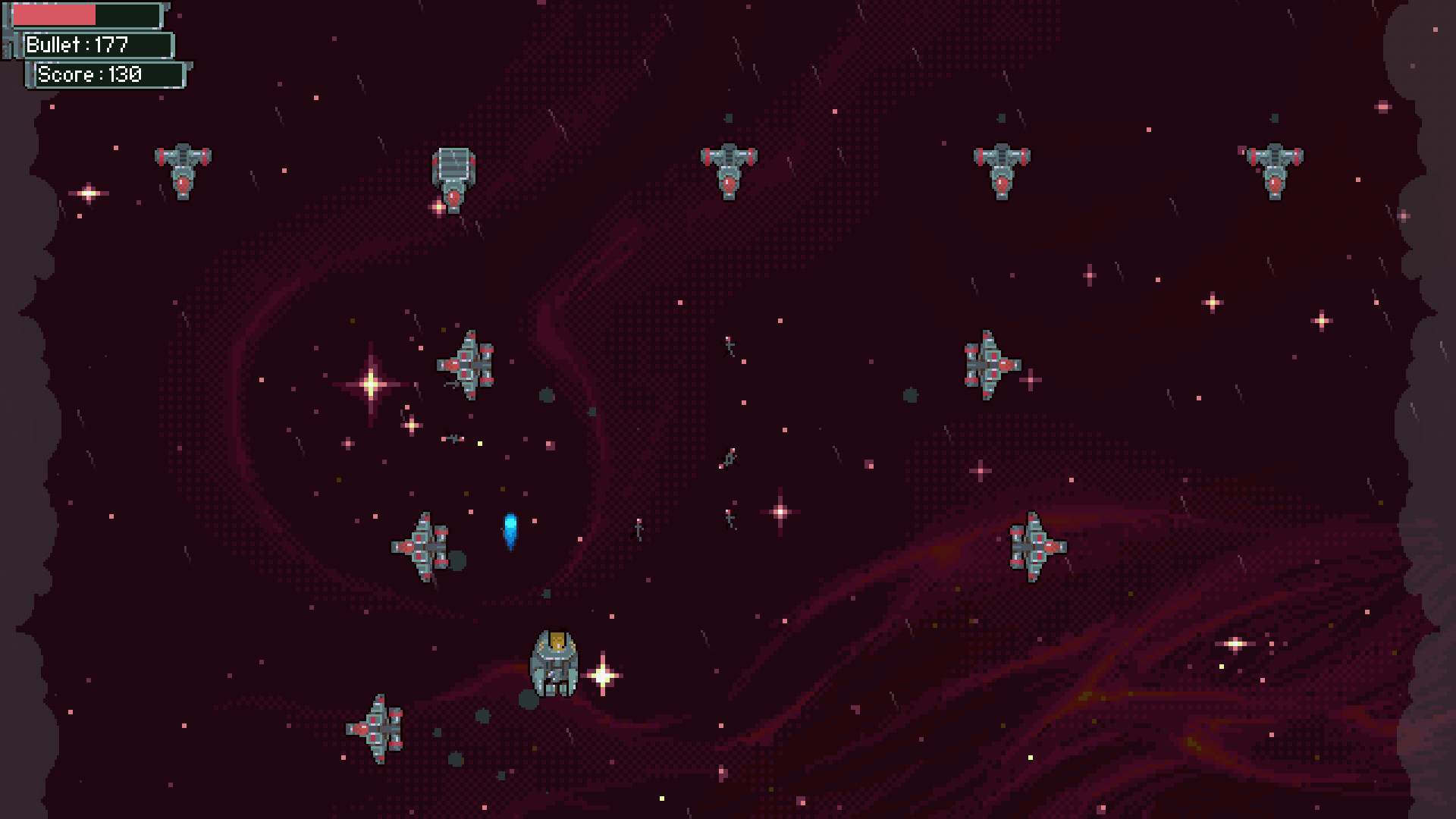Target the small debris dot below the cross-shaped fighter
The image size is (1456, 819).
pyautogui.click(x=545, y=394)
